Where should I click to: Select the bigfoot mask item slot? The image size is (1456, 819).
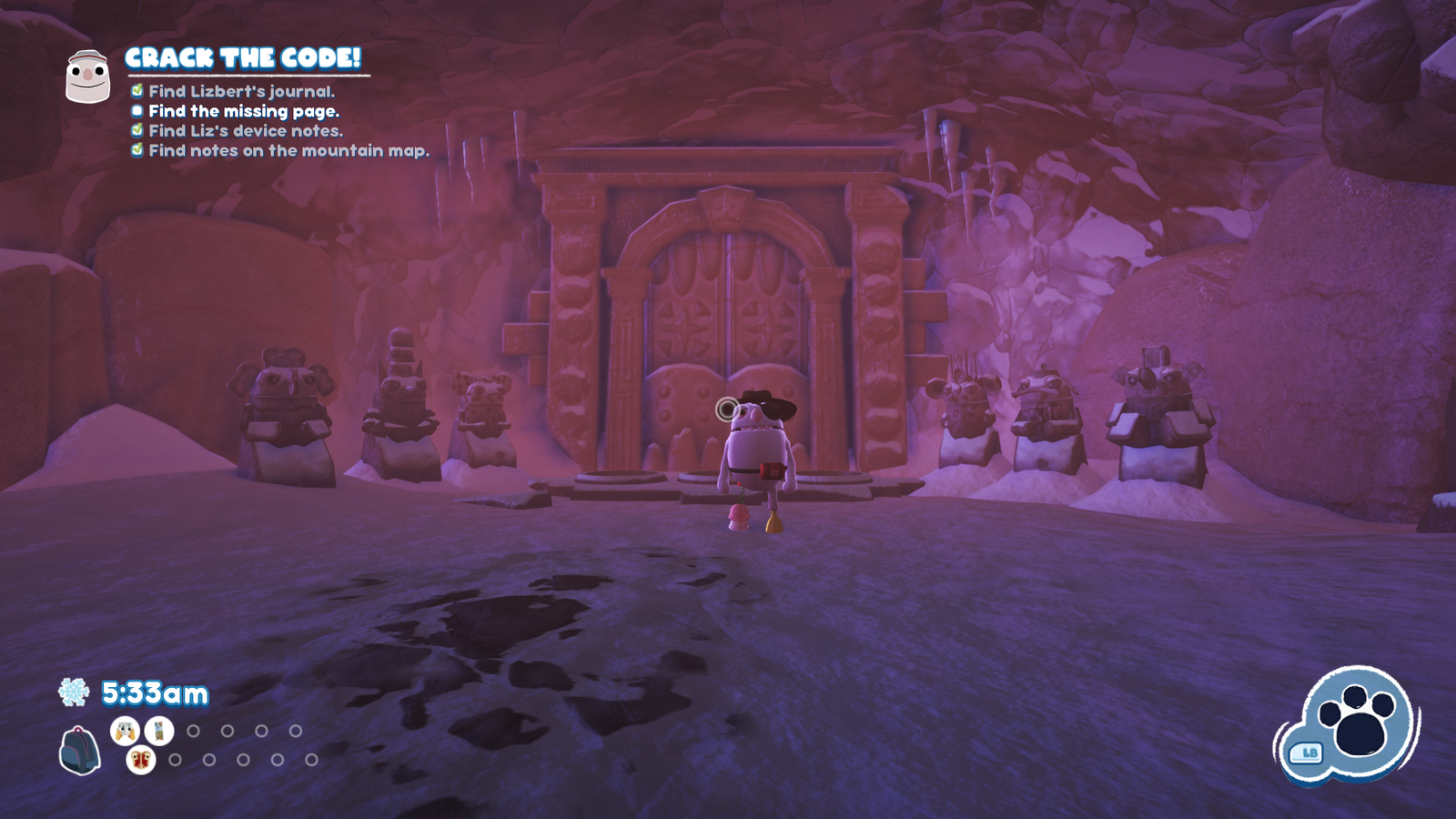pos(125,730)
